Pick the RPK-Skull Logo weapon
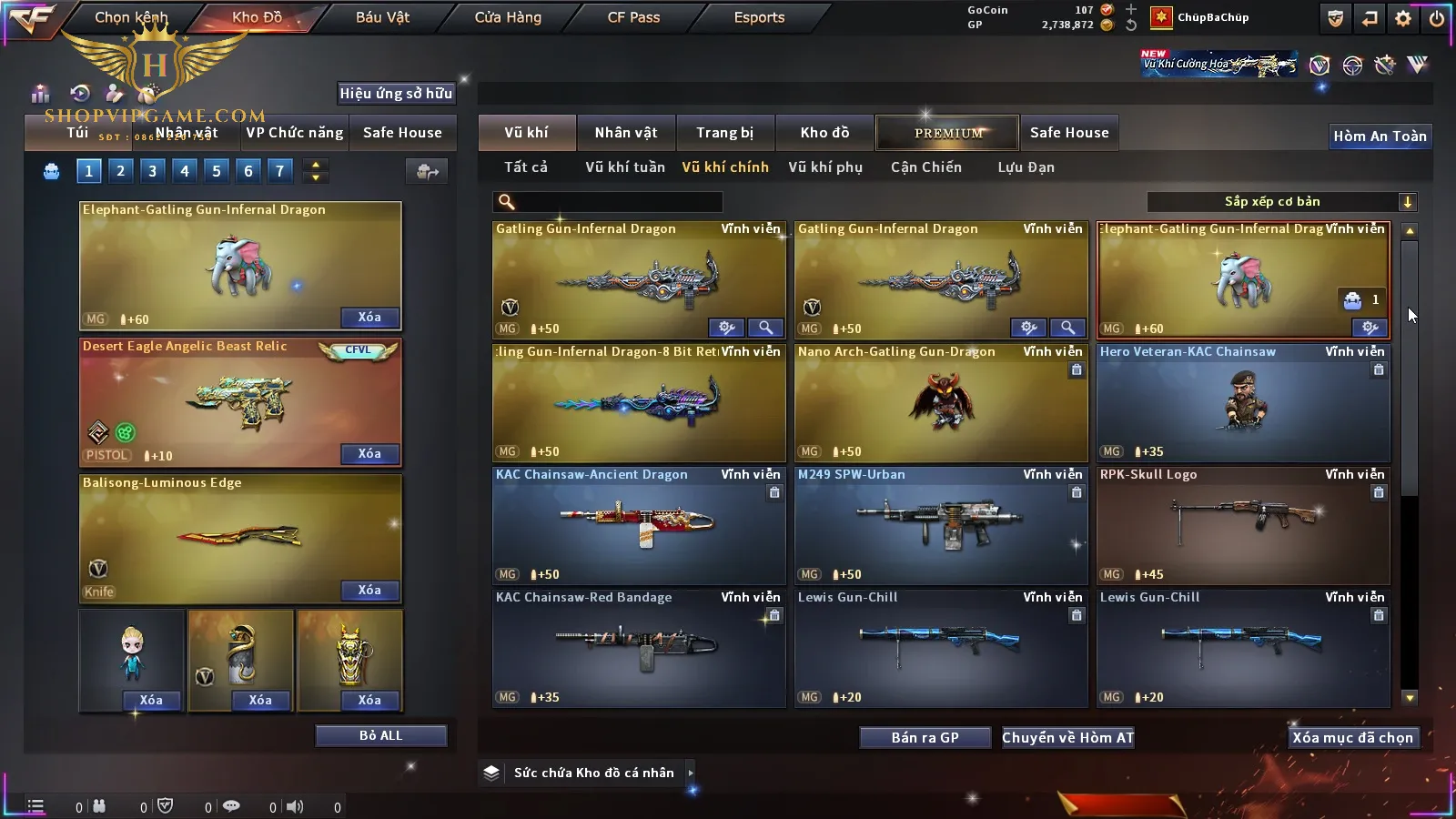The width and height of the screenshot is (1456, 819). tap(1243, 526)
